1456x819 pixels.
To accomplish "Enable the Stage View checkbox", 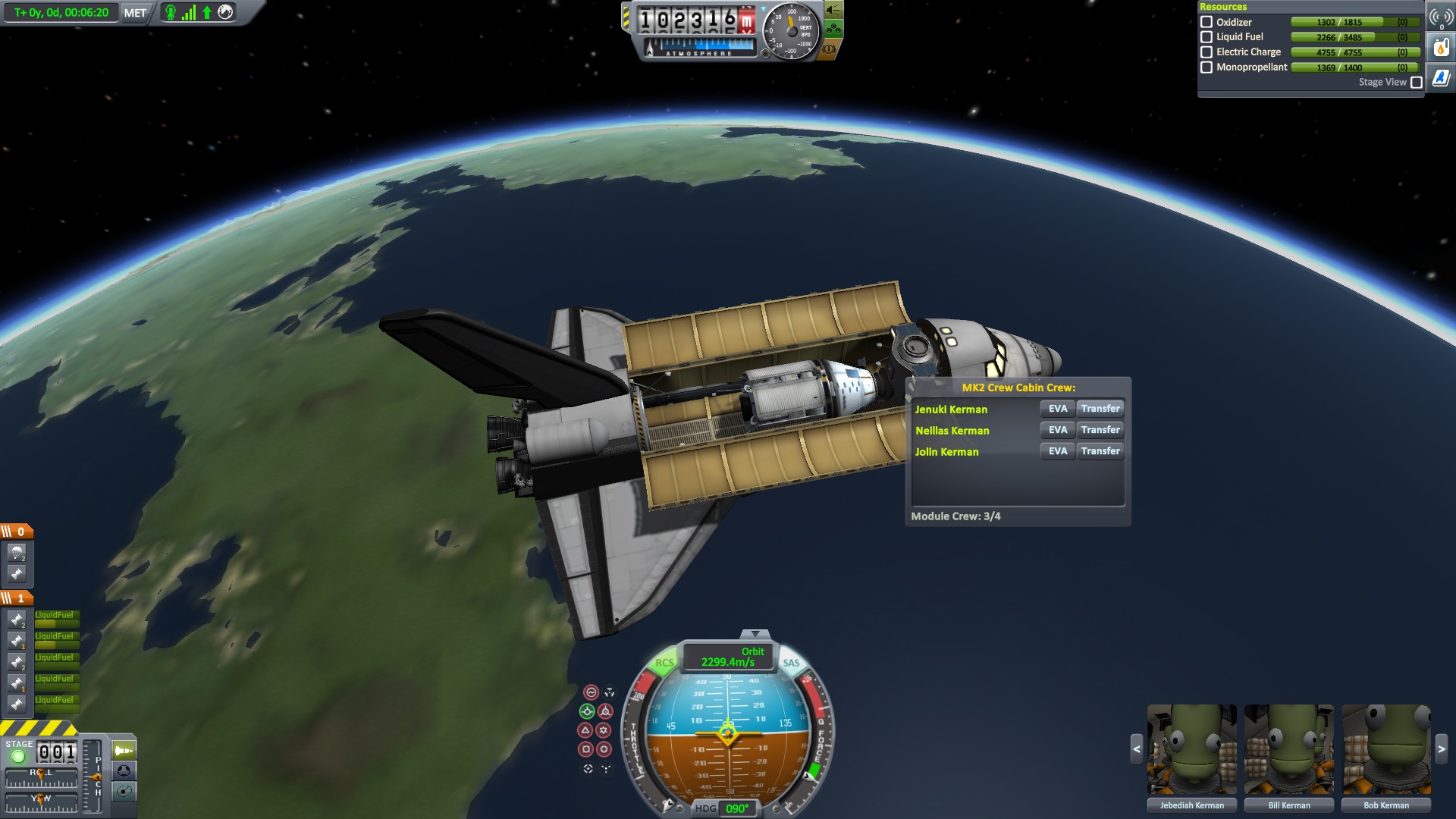I will click(1416, 83).
